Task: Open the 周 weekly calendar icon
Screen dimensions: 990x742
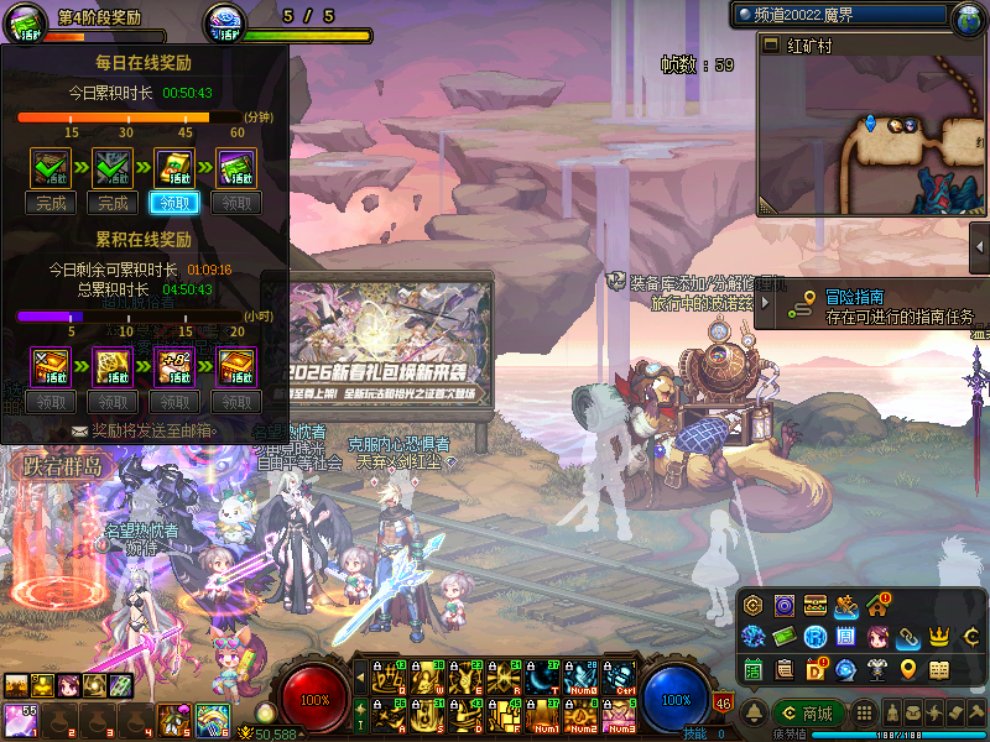Action: pos(845,637)
